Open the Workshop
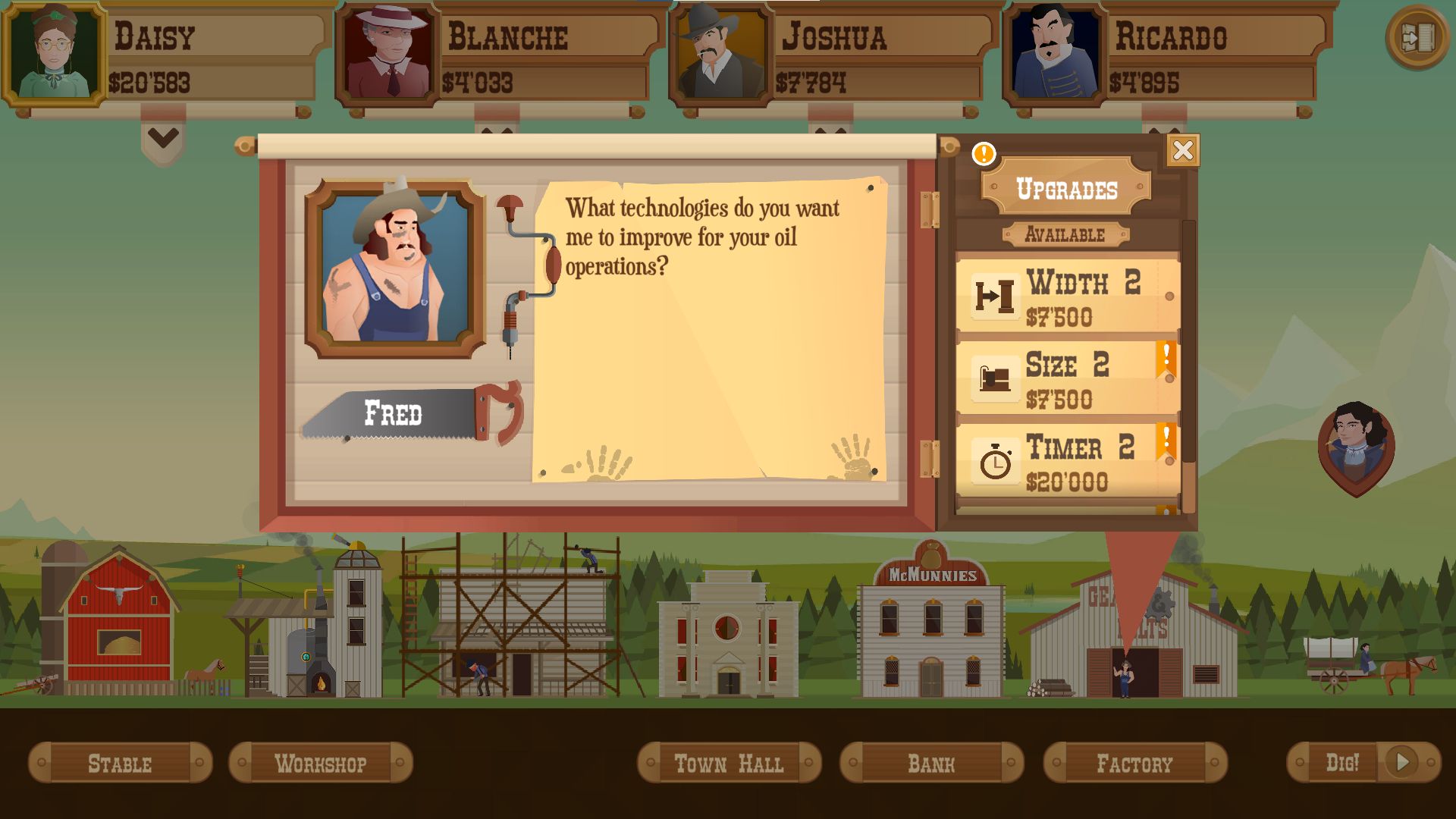 click(320, 763)
